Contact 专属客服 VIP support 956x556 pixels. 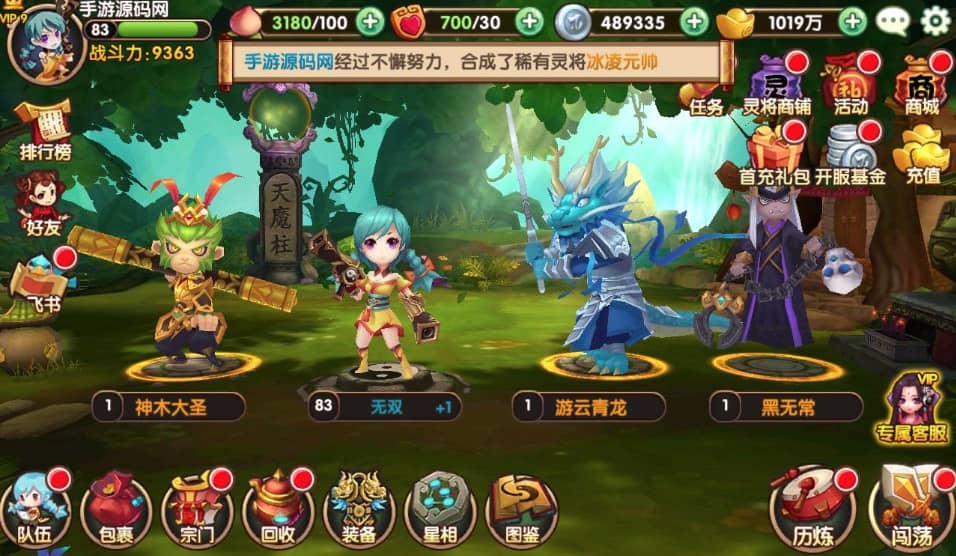912,408
